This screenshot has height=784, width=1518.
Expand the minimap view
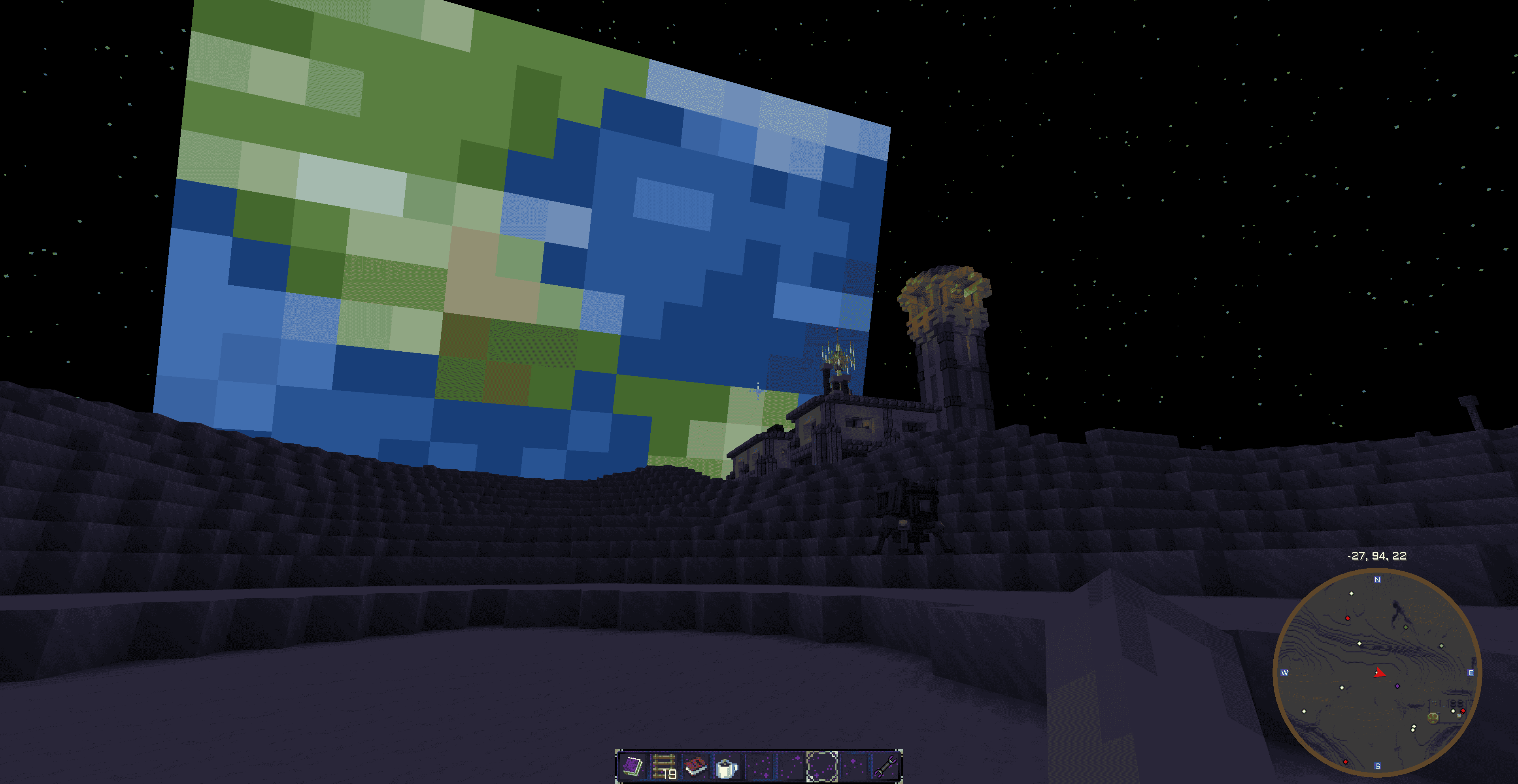[1378, 671]
